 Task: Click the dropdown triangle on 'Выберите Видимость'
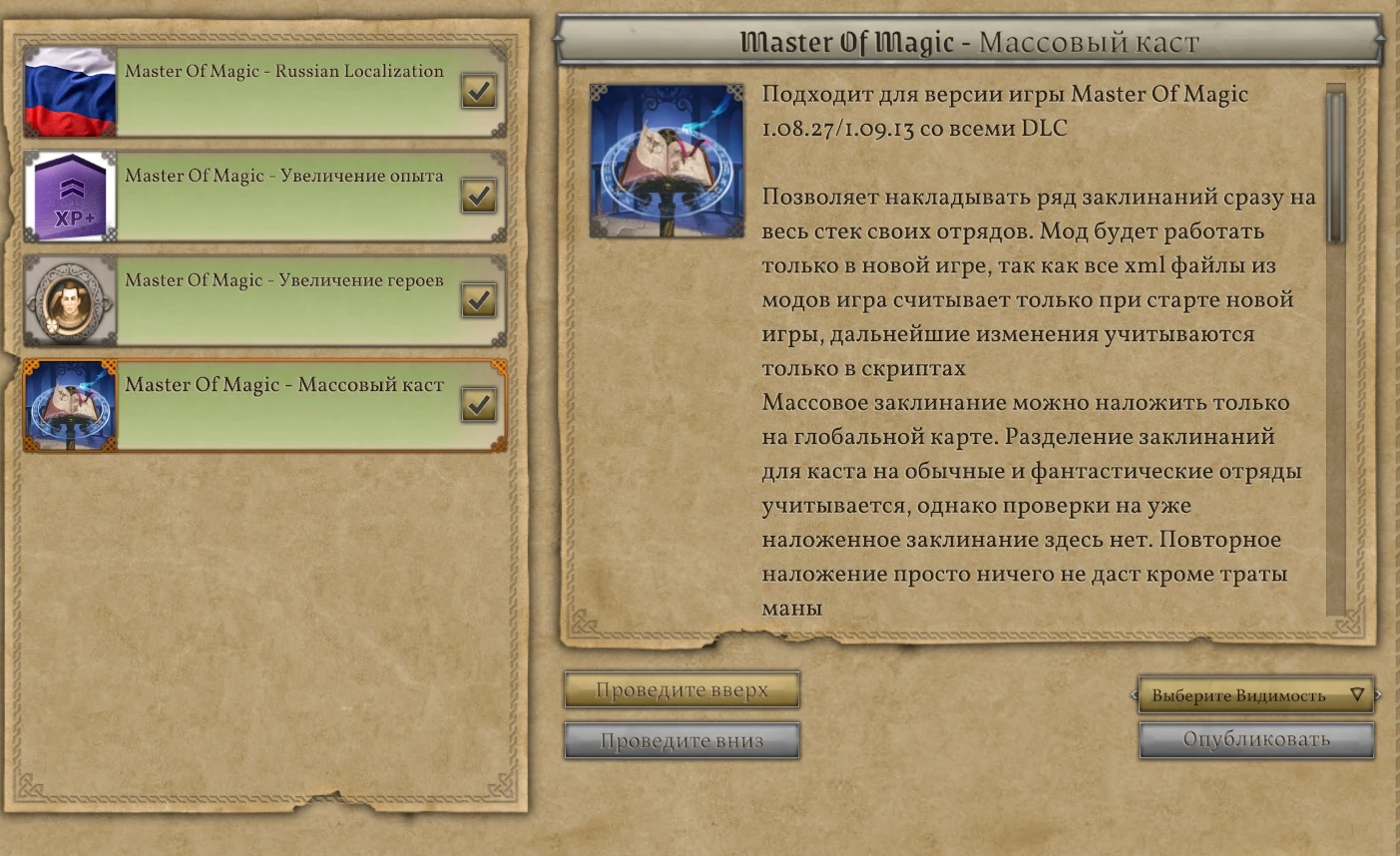point(1357,694)
